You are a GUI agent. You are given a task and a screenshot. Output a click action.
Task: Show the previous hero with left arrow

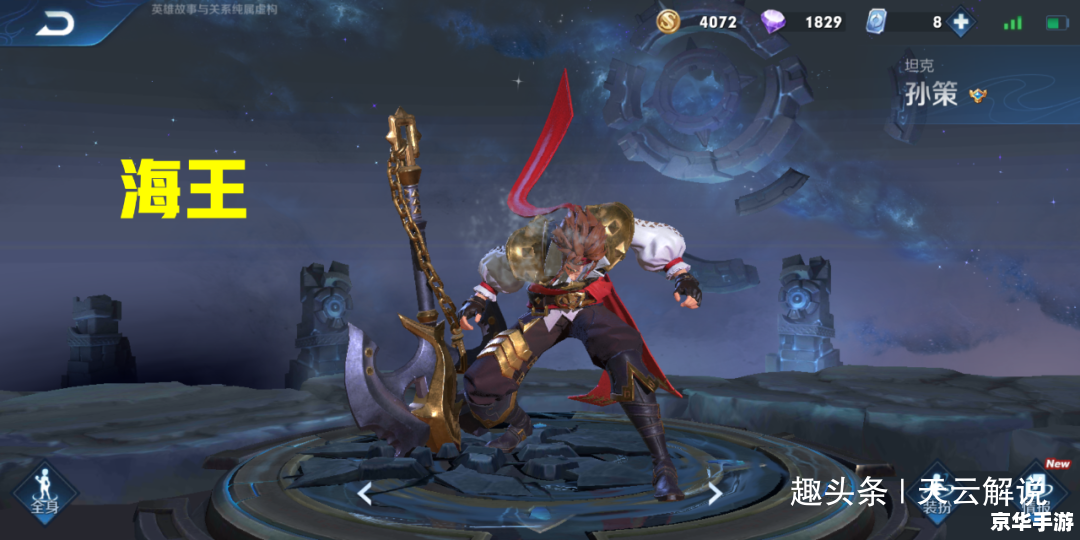point(365,492)
